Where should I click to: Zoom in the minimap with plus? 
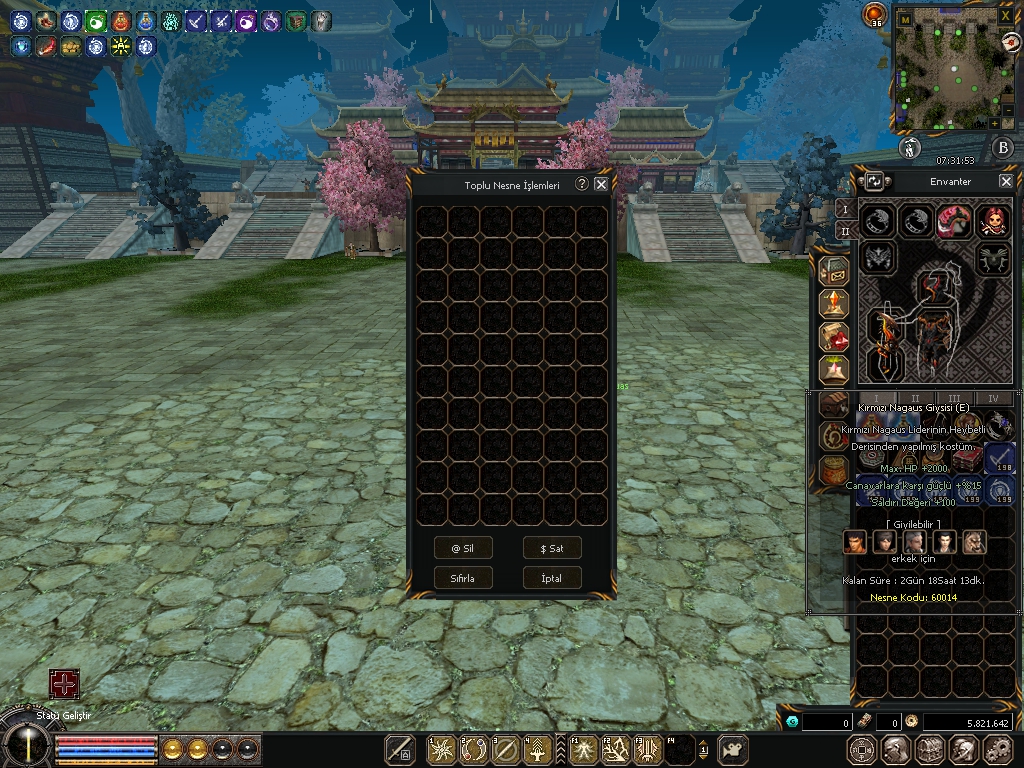pyautogui.click(x=995, y=123)
